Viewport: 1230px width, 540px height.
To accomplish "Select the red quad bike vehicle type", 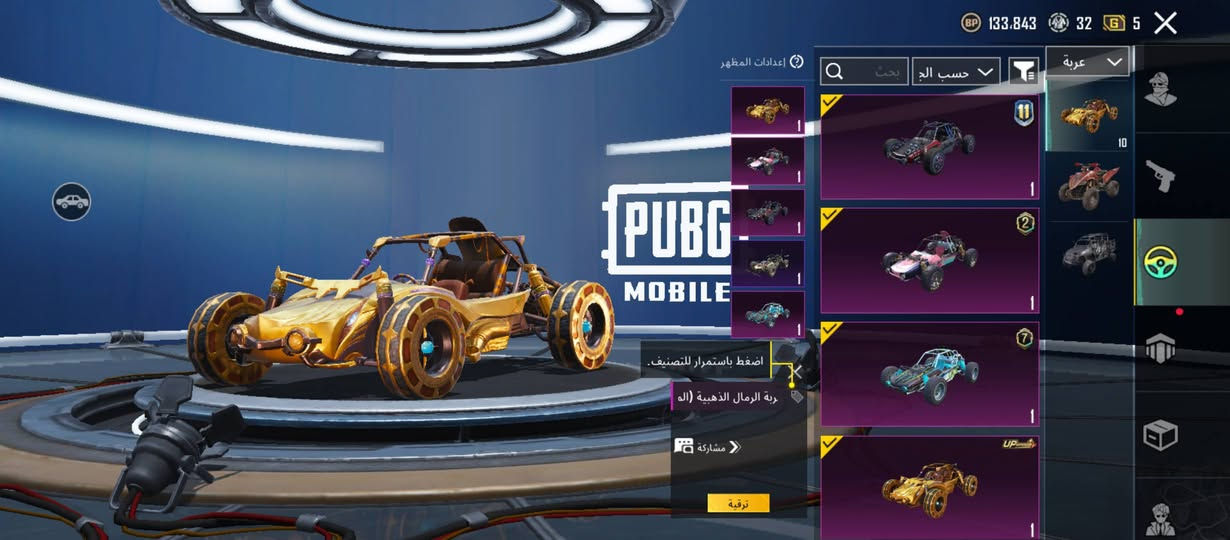I will (x=1089, y=185).
